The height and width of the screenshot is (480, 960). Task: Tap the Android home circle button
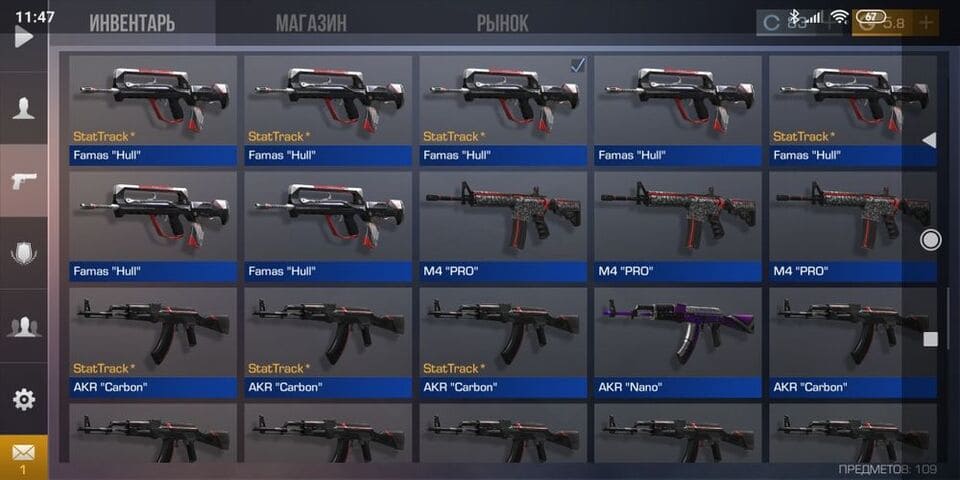930,239
